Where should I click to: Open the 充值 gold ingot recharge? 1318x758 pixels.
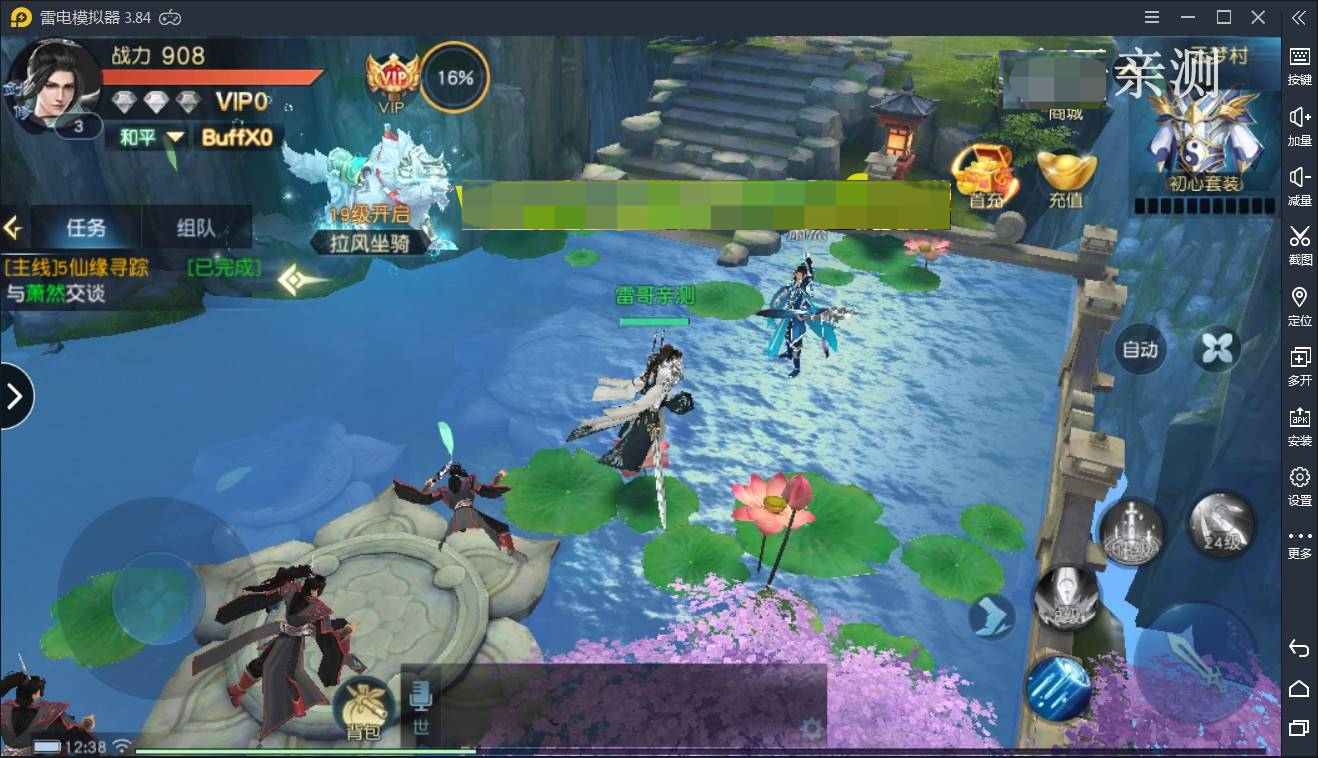coord(1066,177)
